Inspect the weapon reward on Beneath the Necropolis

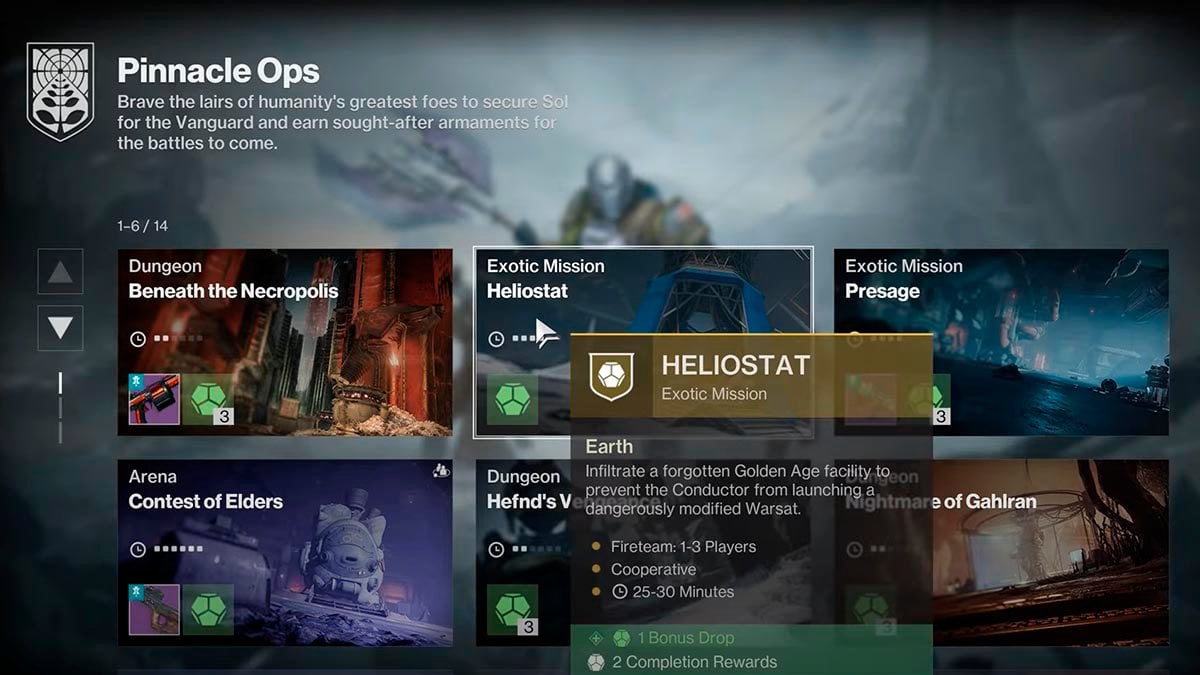point(154,399)
